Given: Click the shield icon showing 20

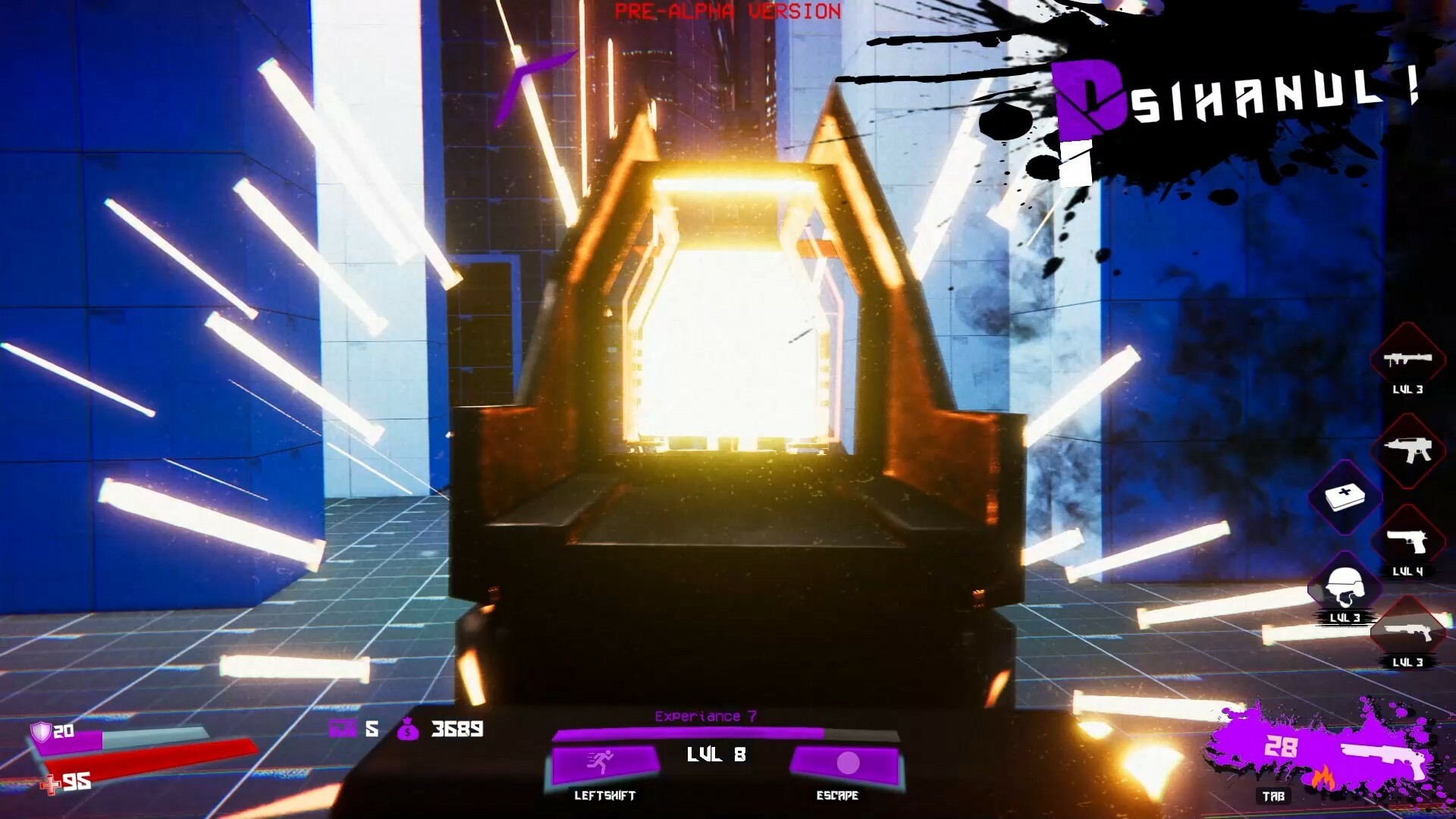Looking at the screenshot, I should point(42,730).
